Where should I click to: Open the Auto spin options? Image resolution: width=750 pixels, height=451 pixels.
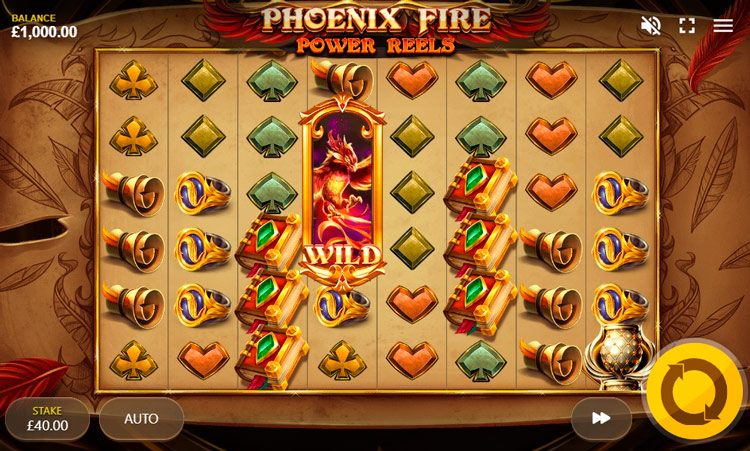coord(141,419)
